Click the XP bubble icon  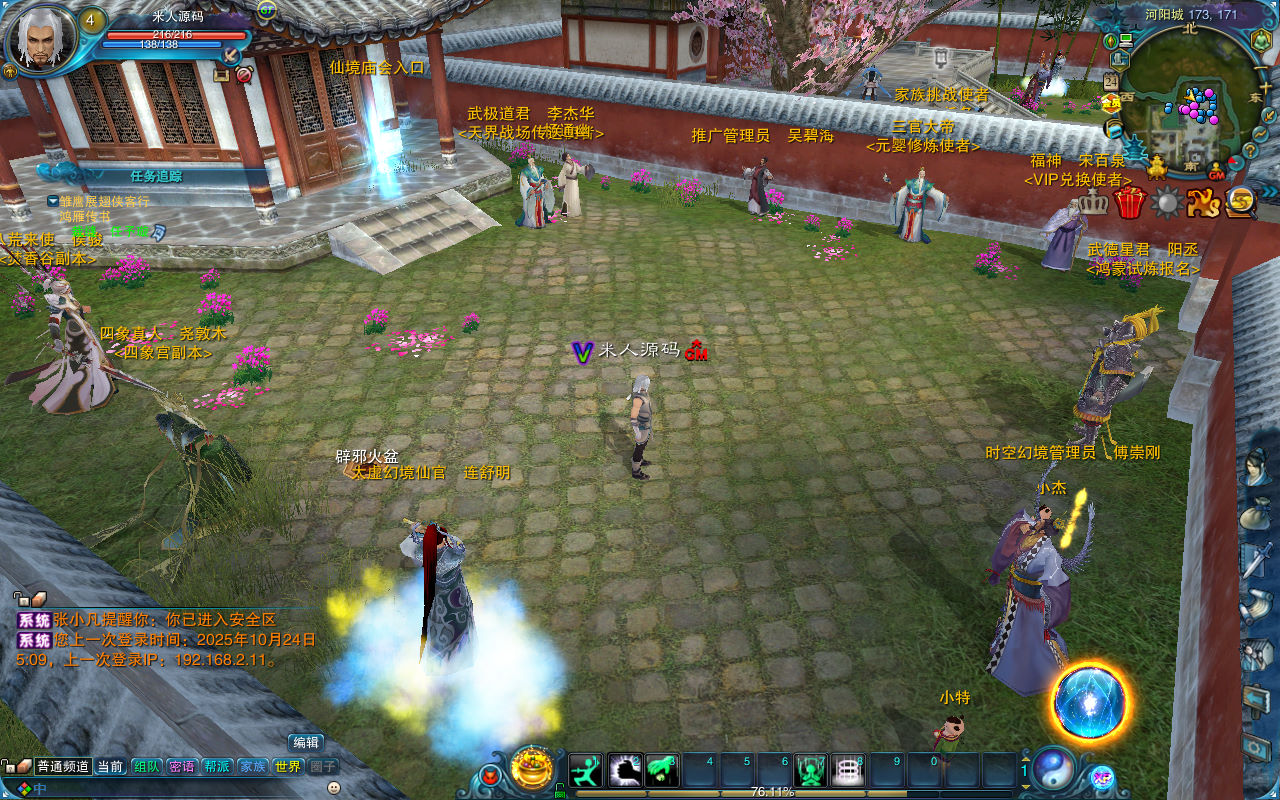1102,776
